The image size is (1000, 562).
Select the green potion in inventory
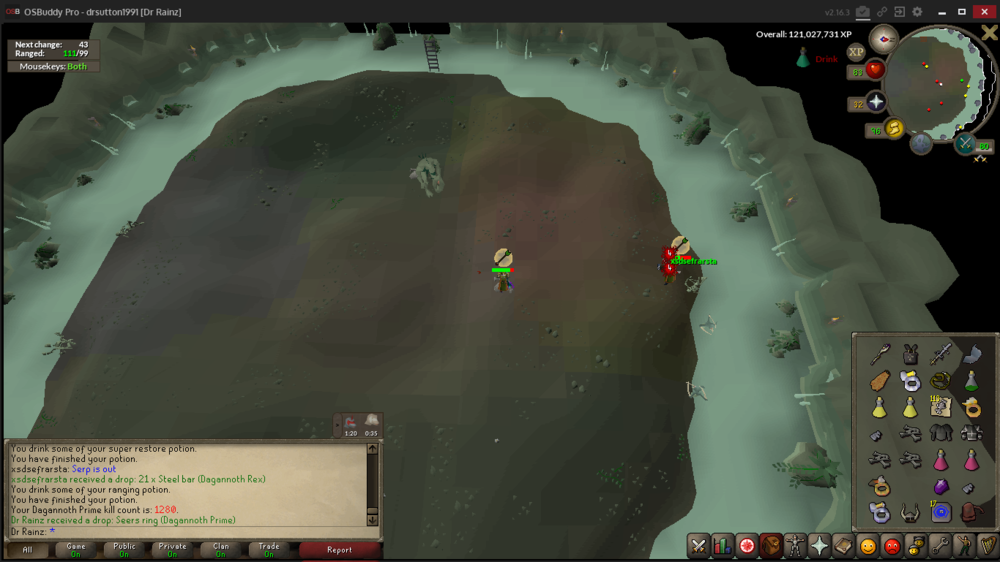click(x=971, y=381)
